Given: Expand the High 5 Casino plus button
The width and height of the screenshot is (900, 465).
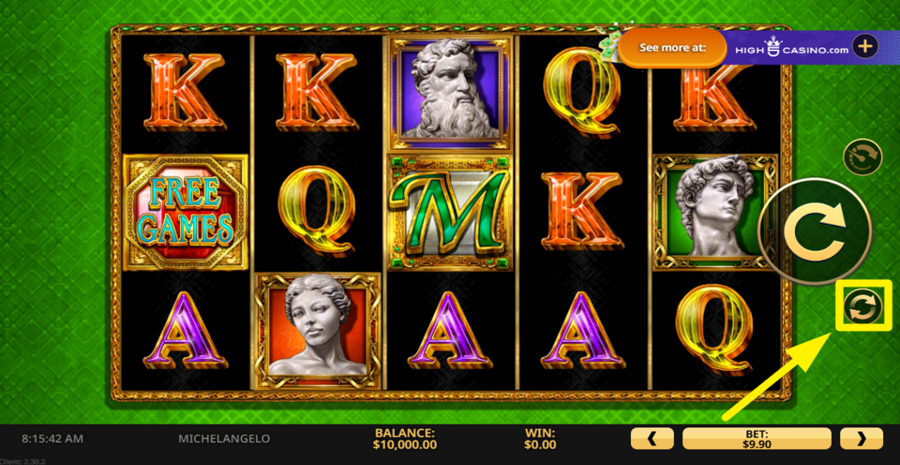Looking at the screenshot, I should pos(865,46).
